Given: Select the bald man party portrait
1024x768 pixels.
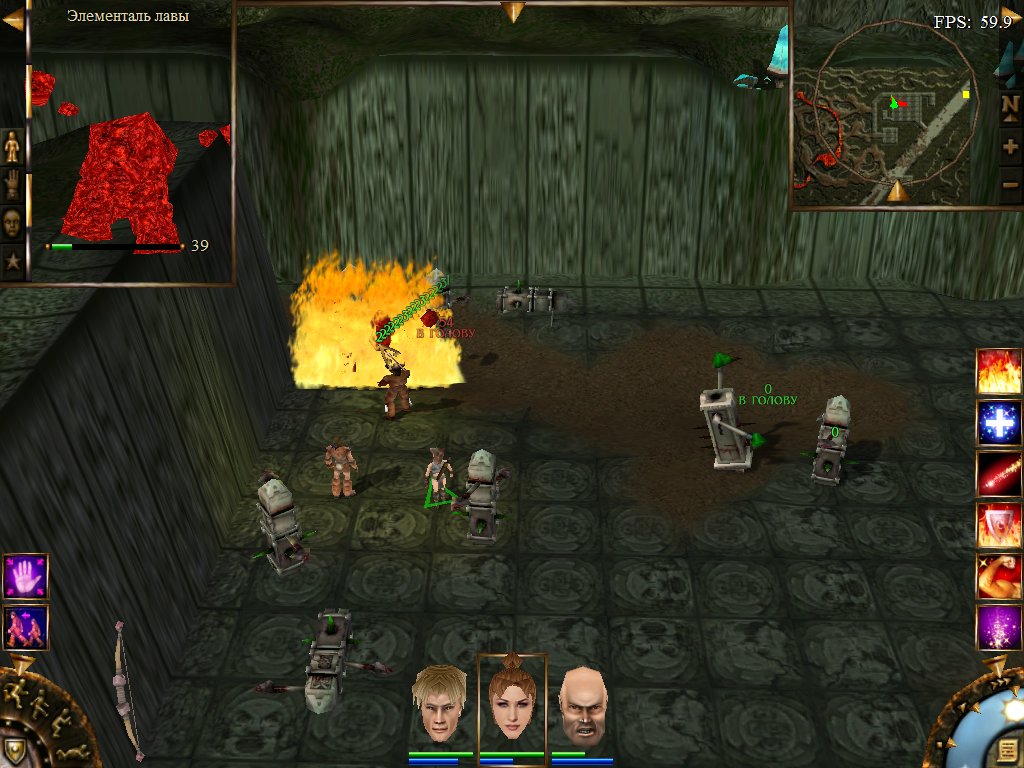Looking at the screenshot, I should [582, 704].
